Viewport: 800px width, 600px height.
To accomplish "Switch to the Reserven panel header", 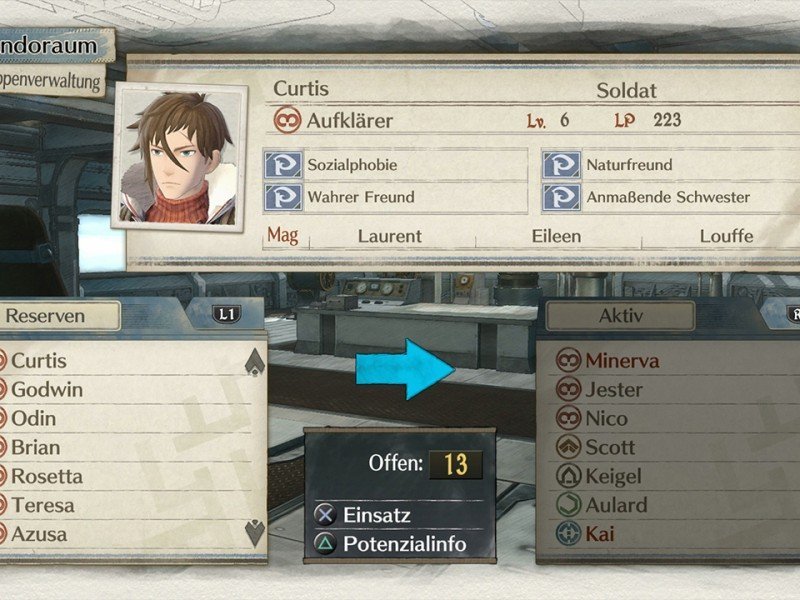I will [x=60, y=316].
